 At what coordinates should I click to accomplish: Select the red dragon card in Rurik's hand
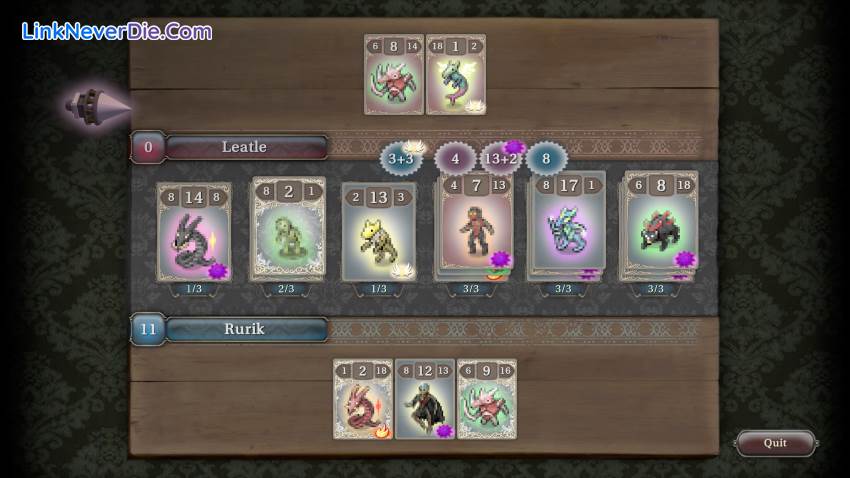(363, 400)
